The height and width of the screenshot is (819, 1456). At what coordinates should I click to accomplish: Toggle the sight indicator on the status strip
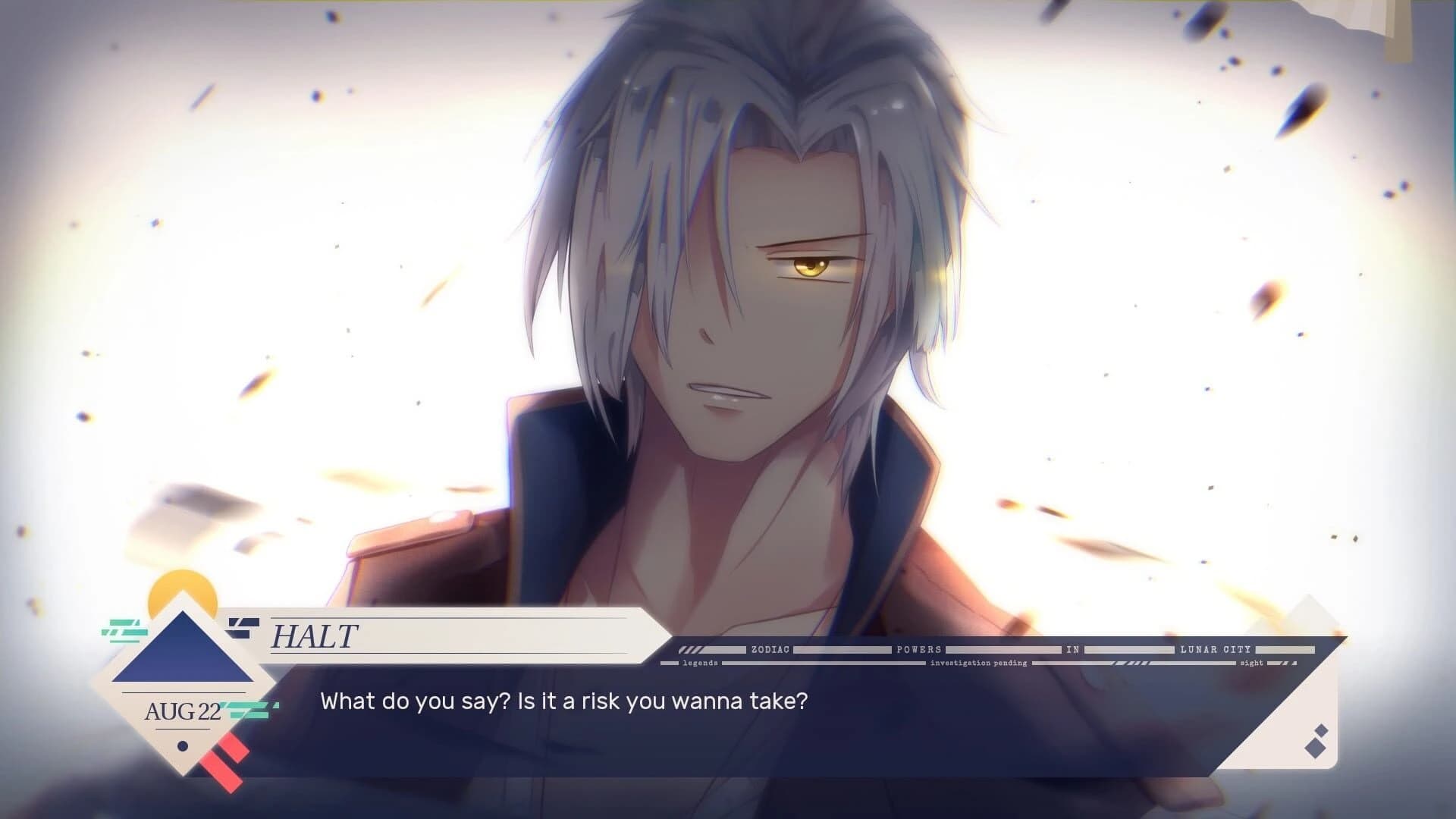pyautogui.click(x=1250, y=662)
